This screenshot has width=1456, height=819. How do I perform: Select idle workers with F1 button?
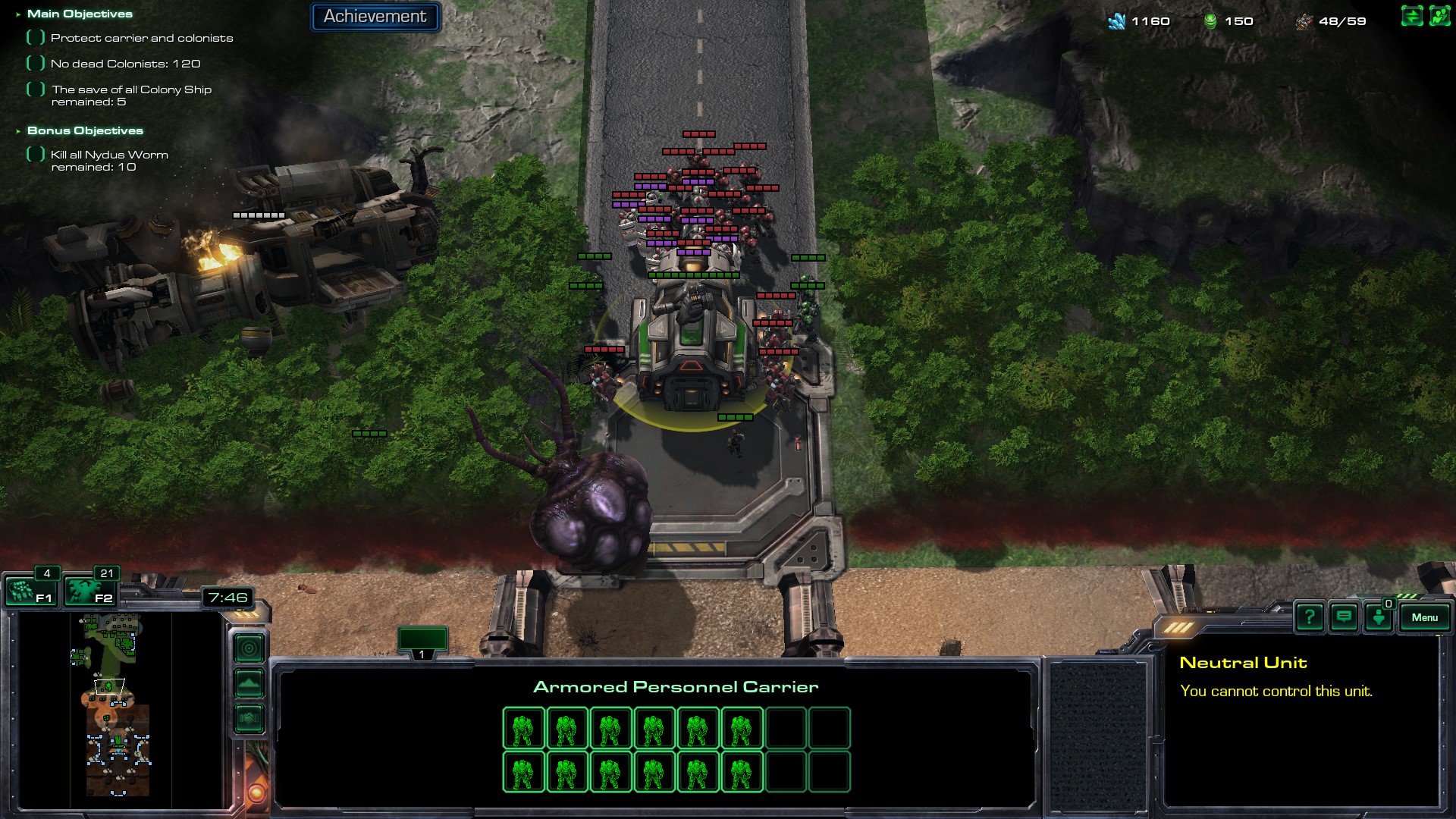pyautogui.click(x=30, y=591)
